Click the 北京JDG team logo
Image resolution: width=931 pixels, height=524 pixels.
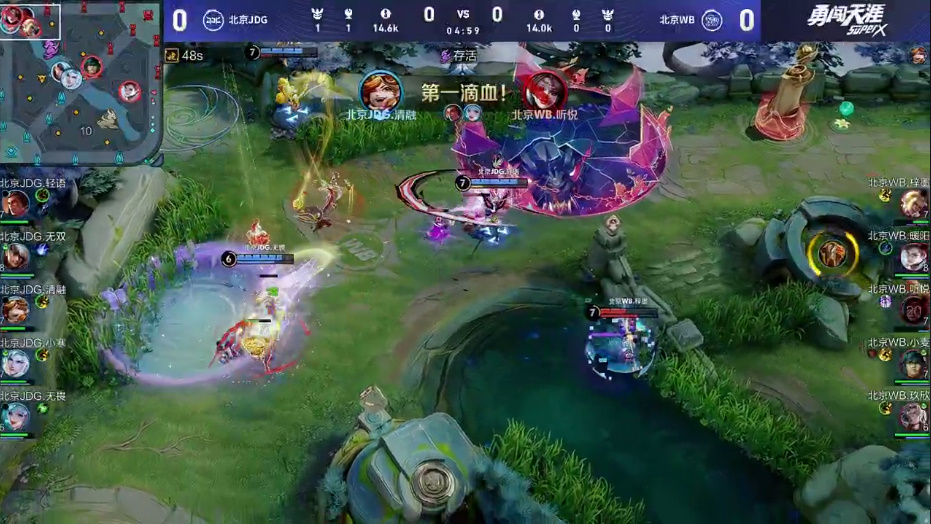(x=214, y=20)
